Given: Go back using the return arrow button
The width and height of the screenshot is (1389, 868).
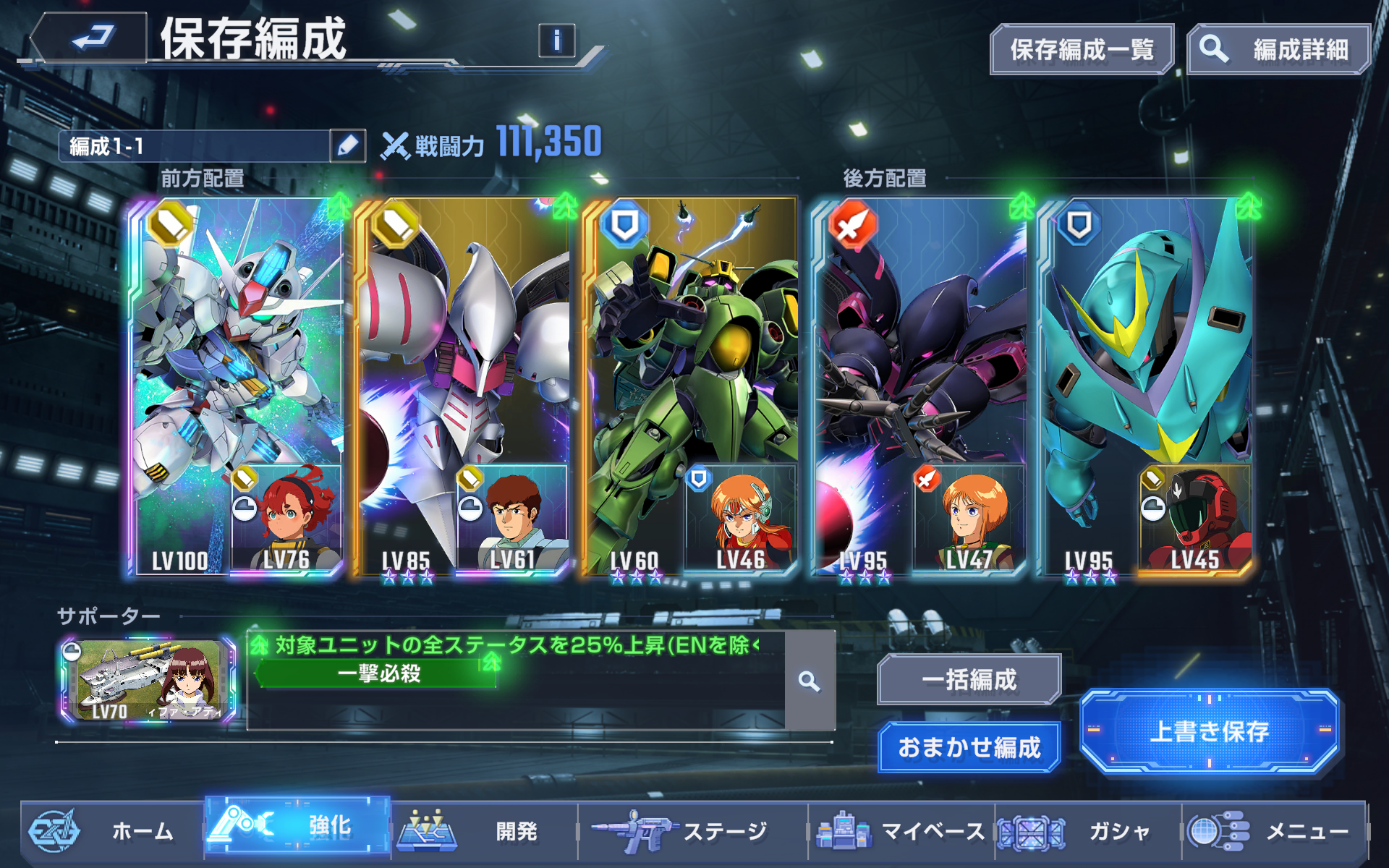Looking at the screenshot, I should (90, 38).
